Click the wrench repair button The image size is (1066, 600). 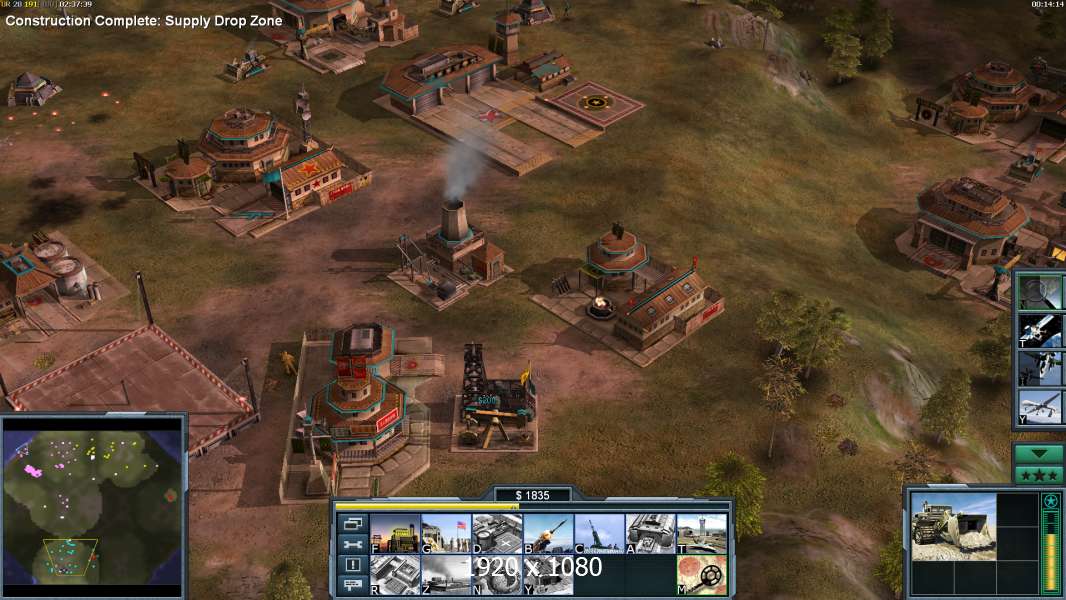(x=352, y=544)
